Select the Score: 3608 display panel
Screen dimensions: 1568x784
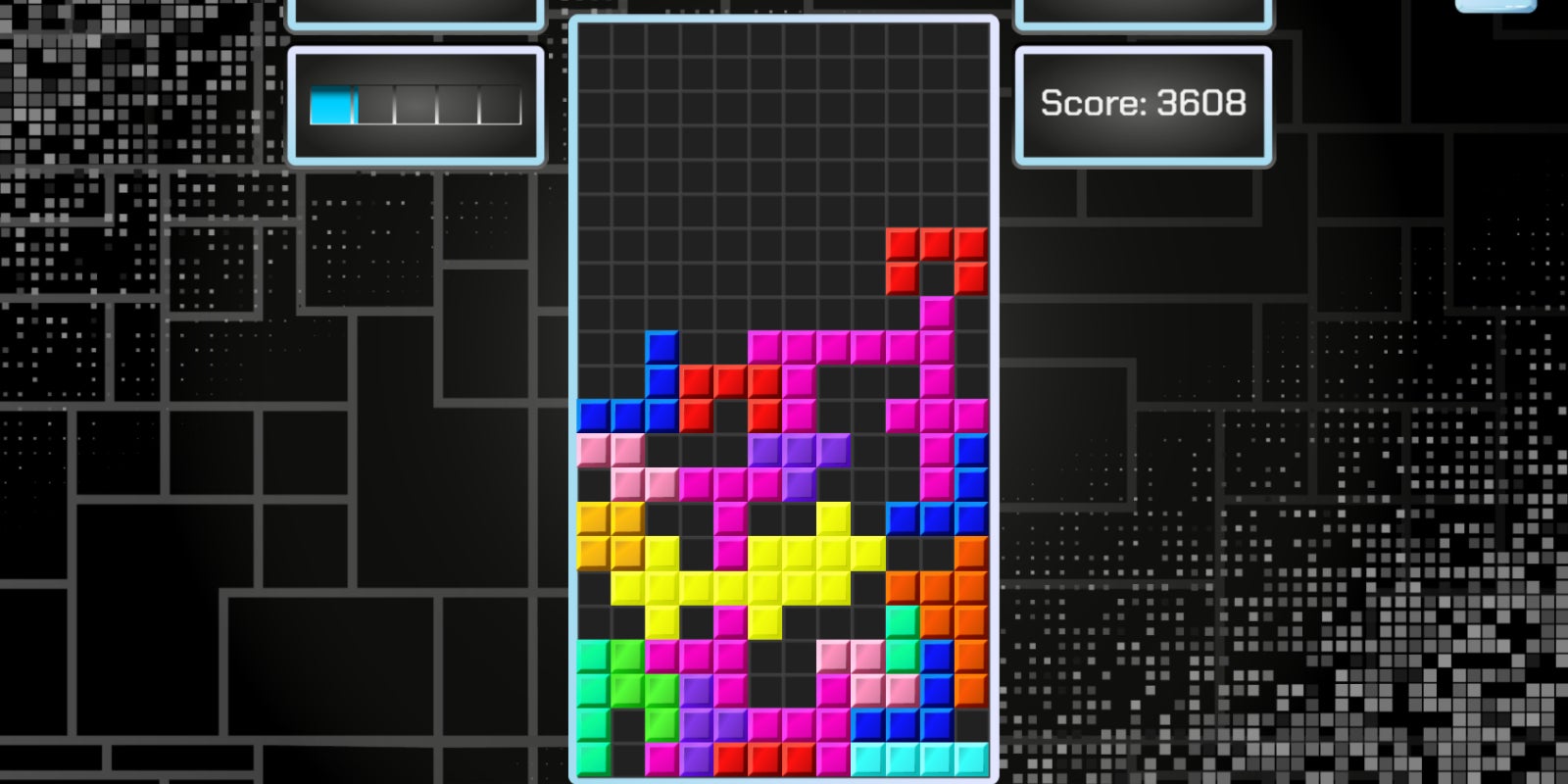[x=1144, y=103]
